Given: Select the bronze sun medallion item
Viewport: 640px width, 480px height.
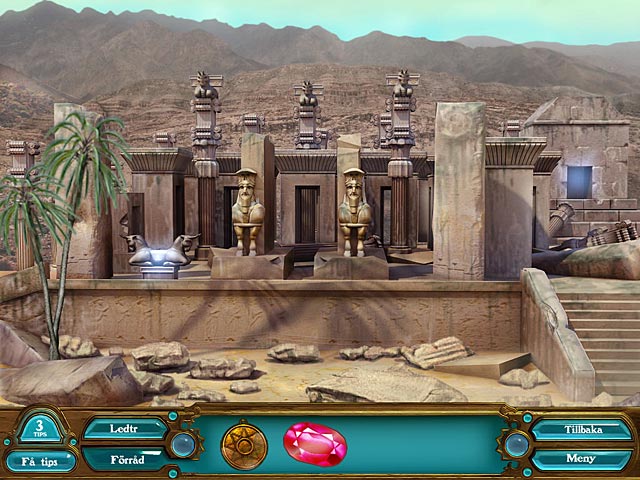Looking at the screenshot, I should pos(244,445).
